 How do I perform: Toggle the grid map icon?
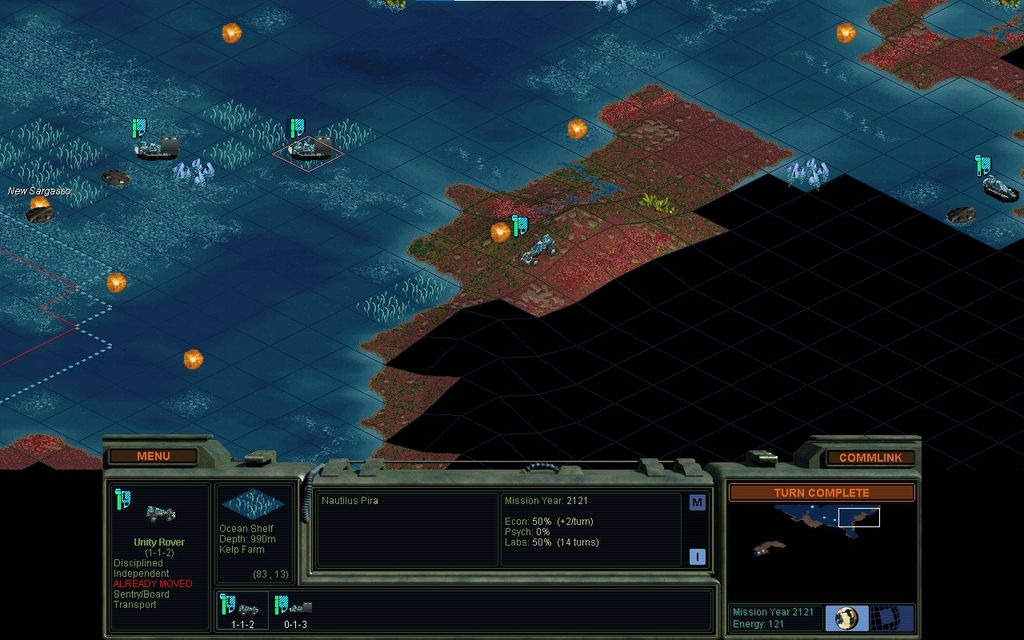pos(884,617)
